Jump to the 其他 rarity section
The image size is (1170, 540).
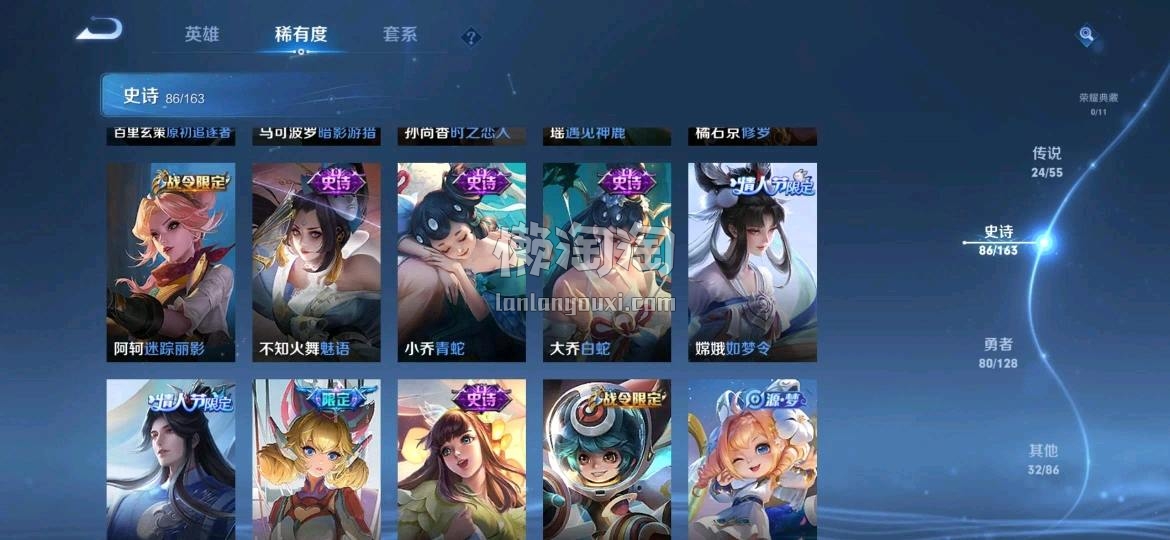click(1043, 458)
